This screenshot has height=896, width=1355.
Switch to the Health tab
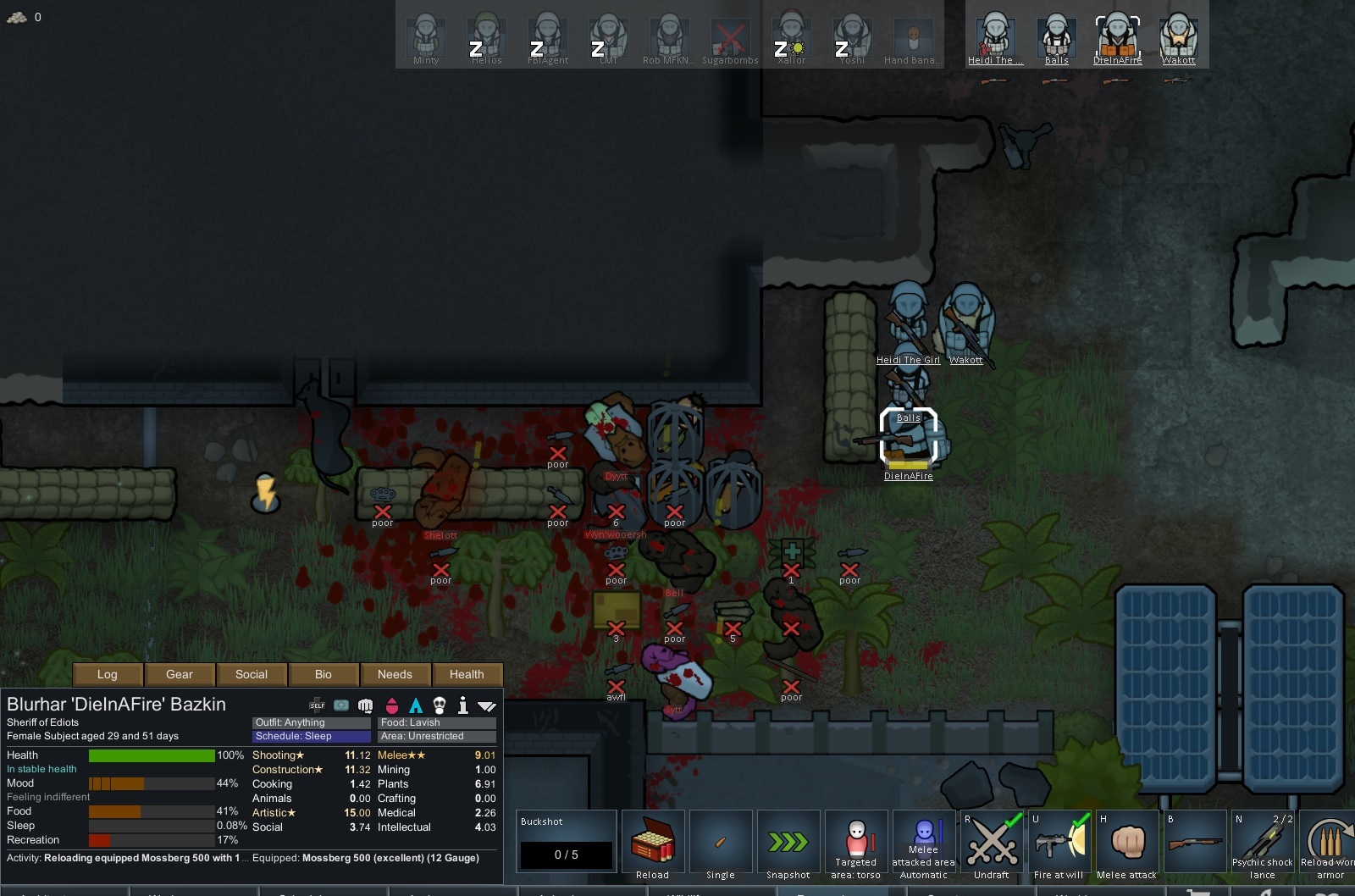tap(467, 674)
